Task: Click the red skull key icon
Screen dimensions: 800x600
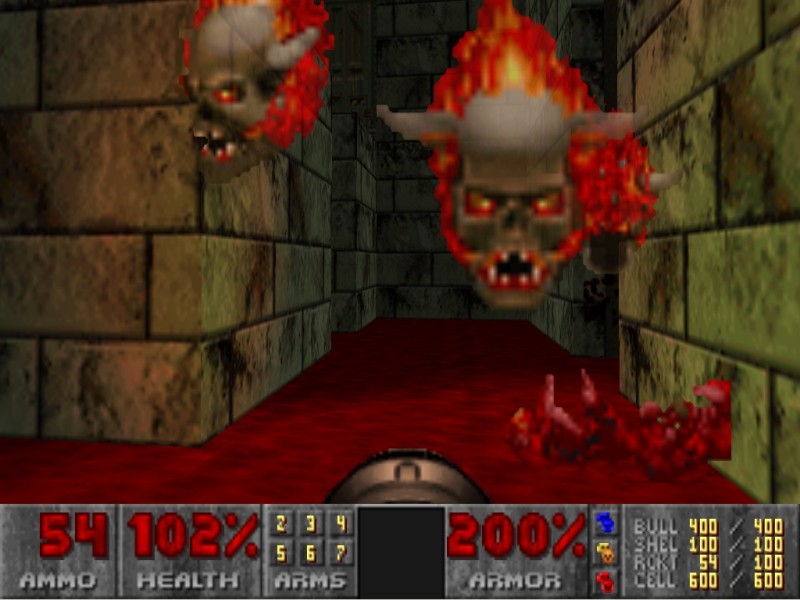Action: point(606,579)
